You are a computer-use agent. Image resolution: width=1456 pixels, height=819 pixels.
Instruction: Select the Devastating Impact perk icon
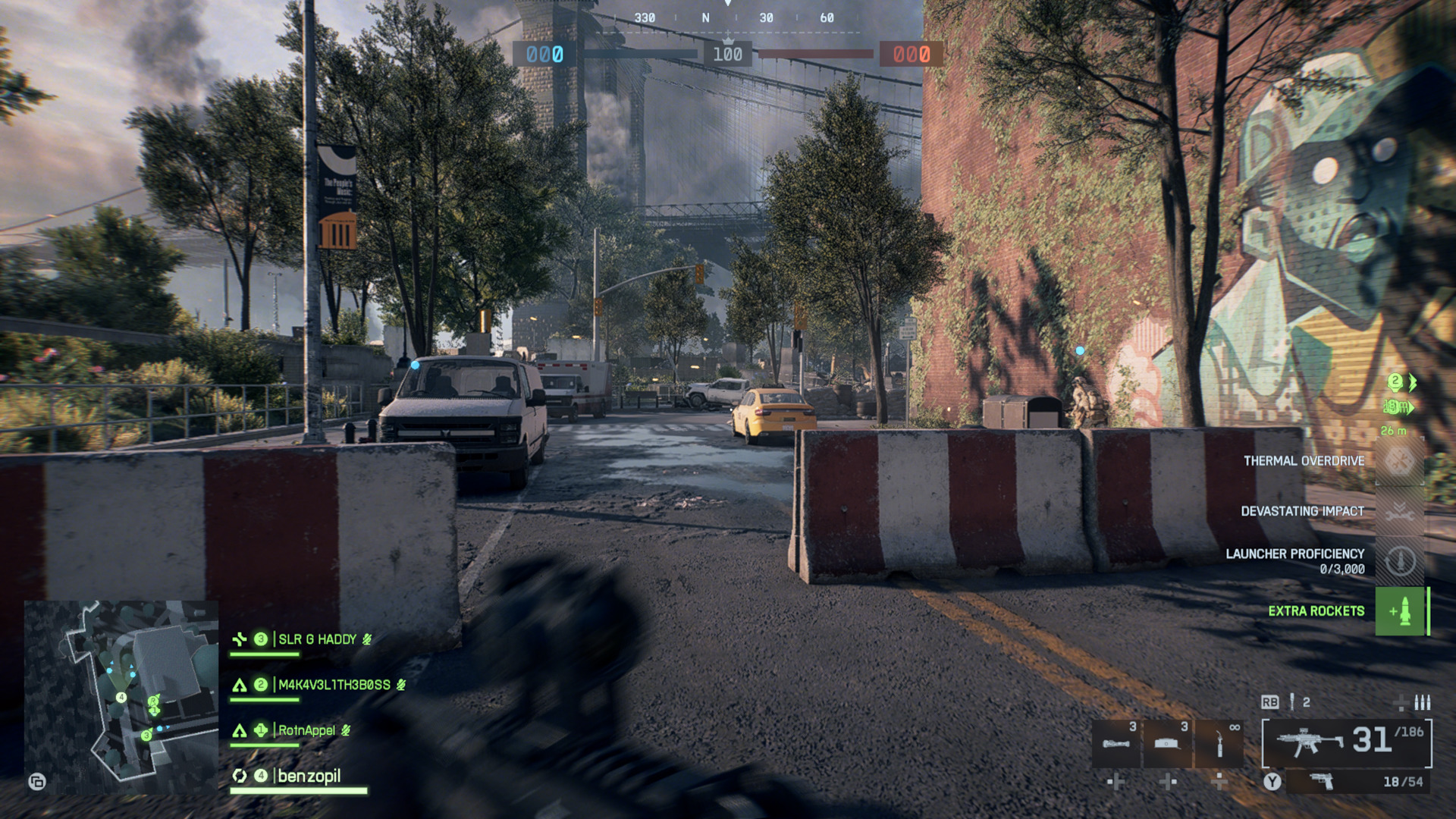coord(1400,511)
